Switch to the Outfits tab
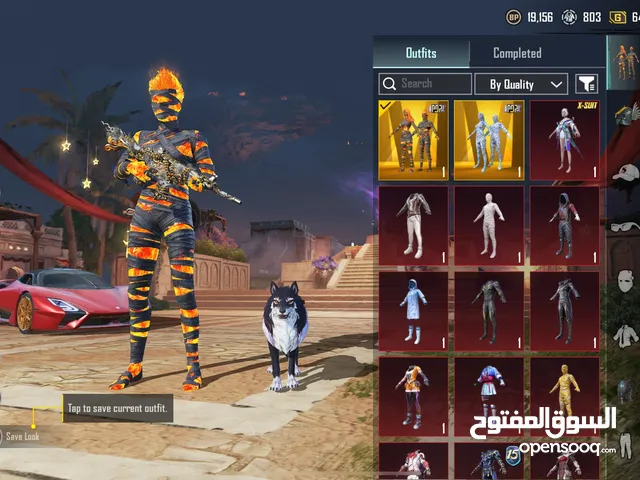The height and width of the screenshot is (480, 640). (421, 53)
